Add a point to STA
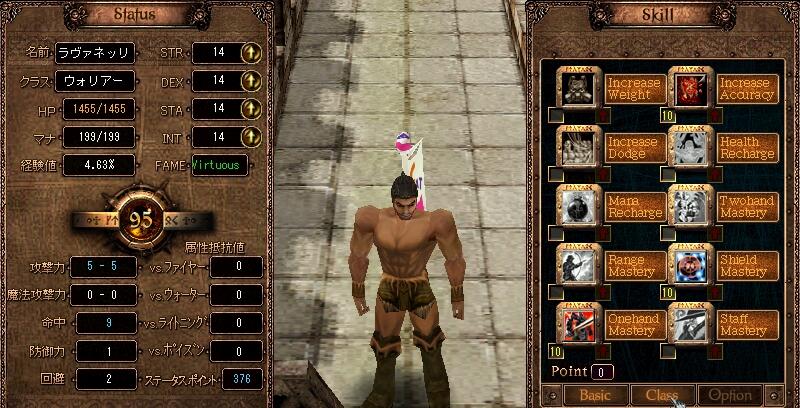Screen dimensions: 800x408 (x=252, y=108)
